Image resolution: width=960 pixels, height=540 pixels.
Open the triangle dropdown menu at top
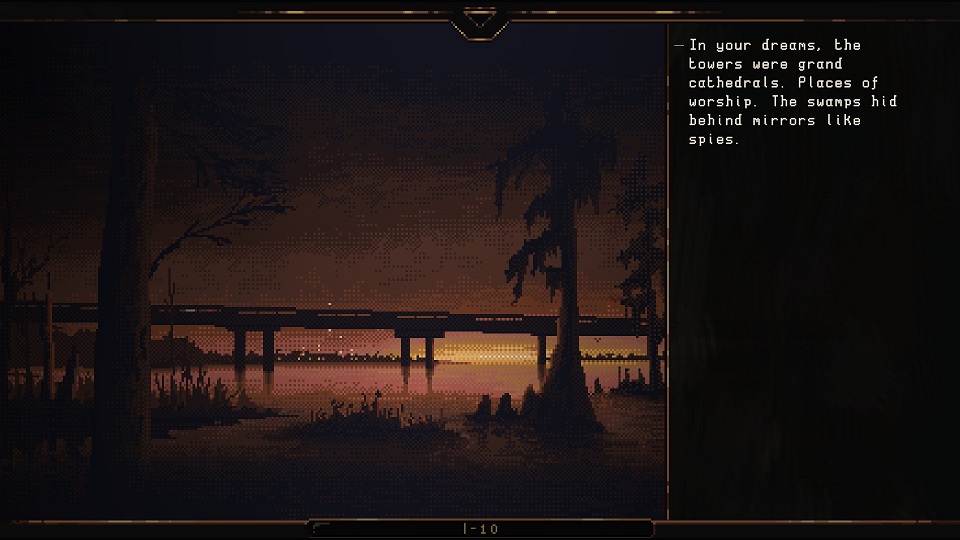480,19
